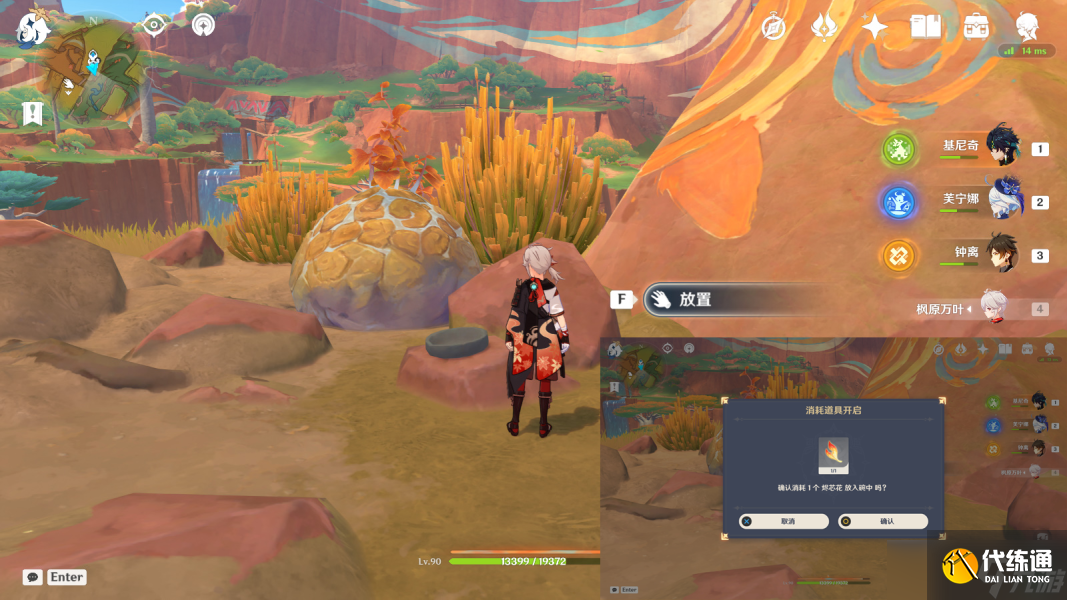Select the 烬芯花 item in the dialog
This screenshot has height=600, width=1067.
pyautogui.click(x=833, y=455)
